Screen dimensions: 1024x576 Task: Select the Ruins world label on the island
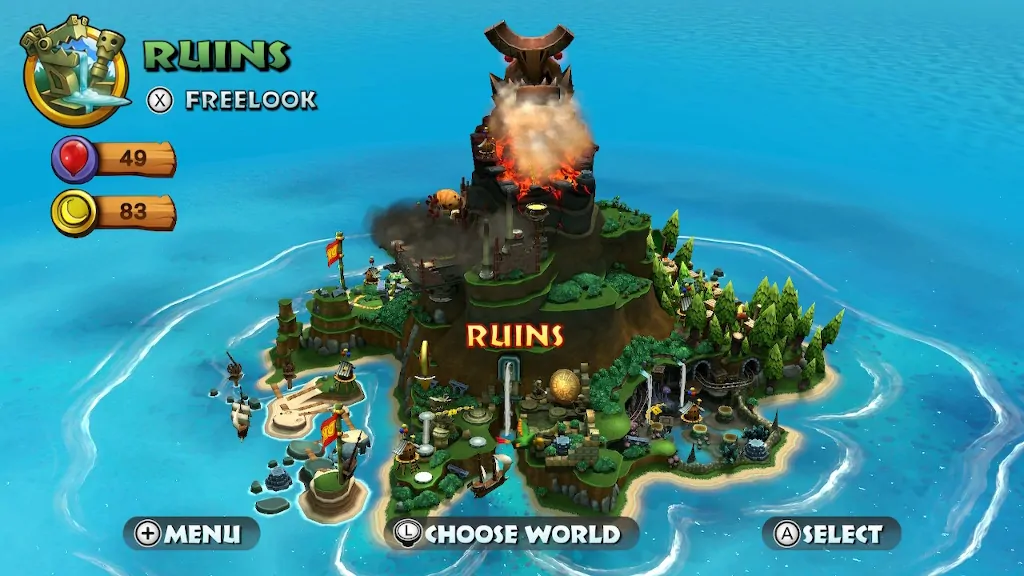click(515, 335)
